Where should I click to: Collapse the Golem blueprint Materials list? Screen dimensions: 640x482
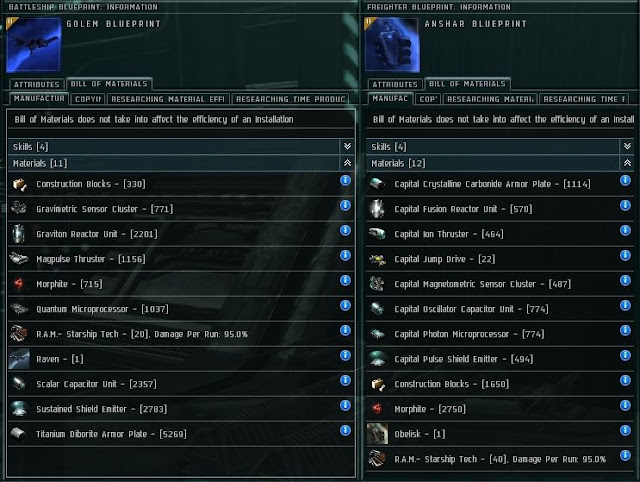[x=346, y=162]
